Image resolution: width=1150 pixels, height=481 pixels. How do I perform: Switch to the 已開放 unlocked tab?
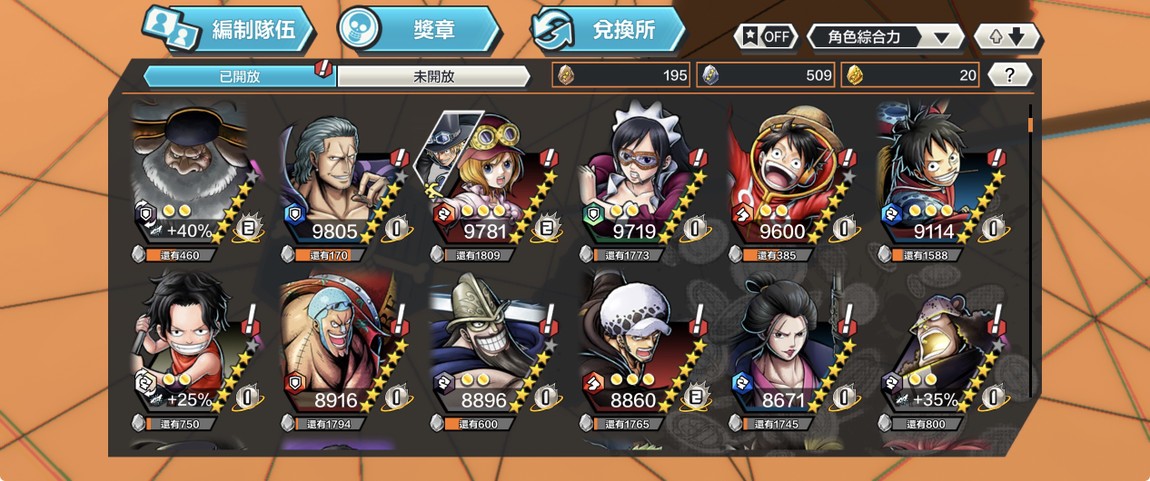click(239, 76)
